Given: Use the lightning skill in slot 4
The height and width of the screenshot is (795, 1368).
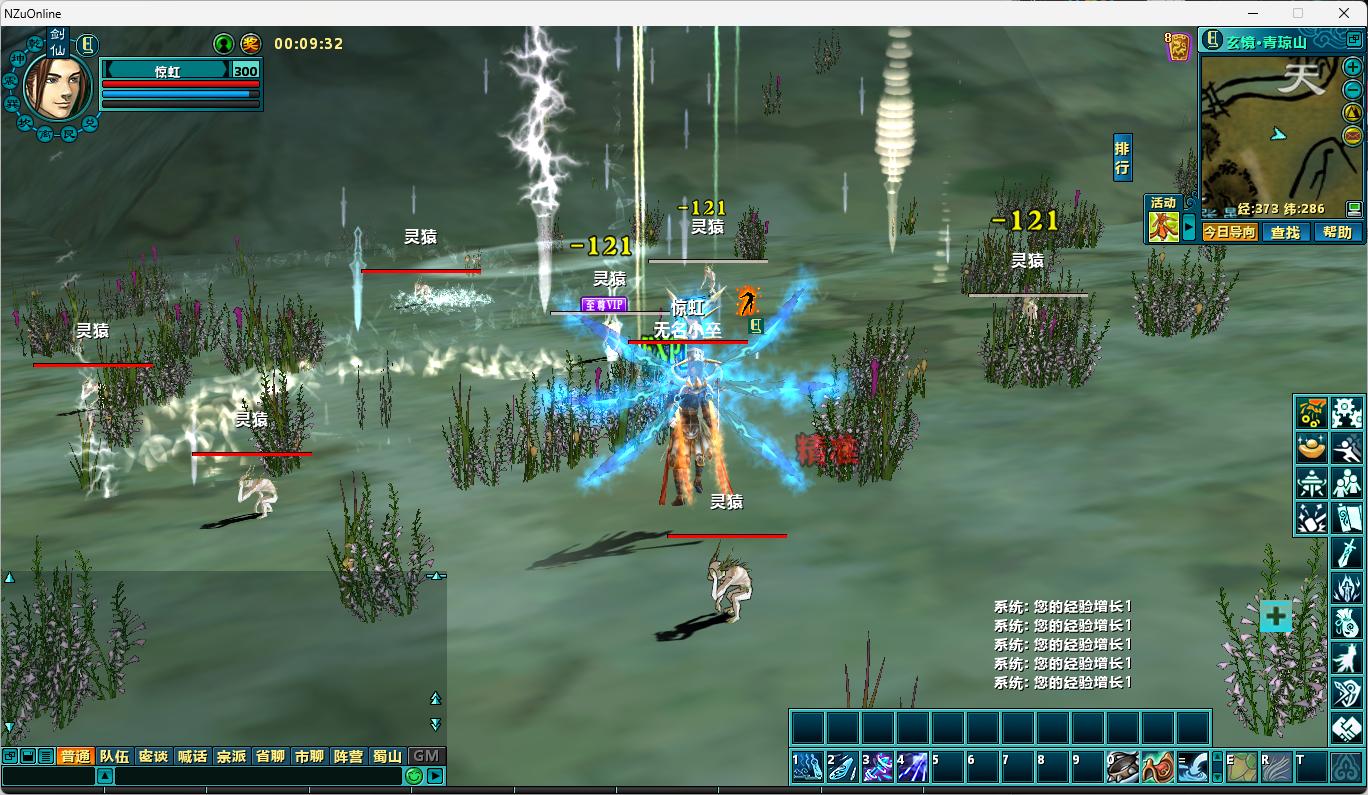Looking at the screenshot, I should pos(912,767).
